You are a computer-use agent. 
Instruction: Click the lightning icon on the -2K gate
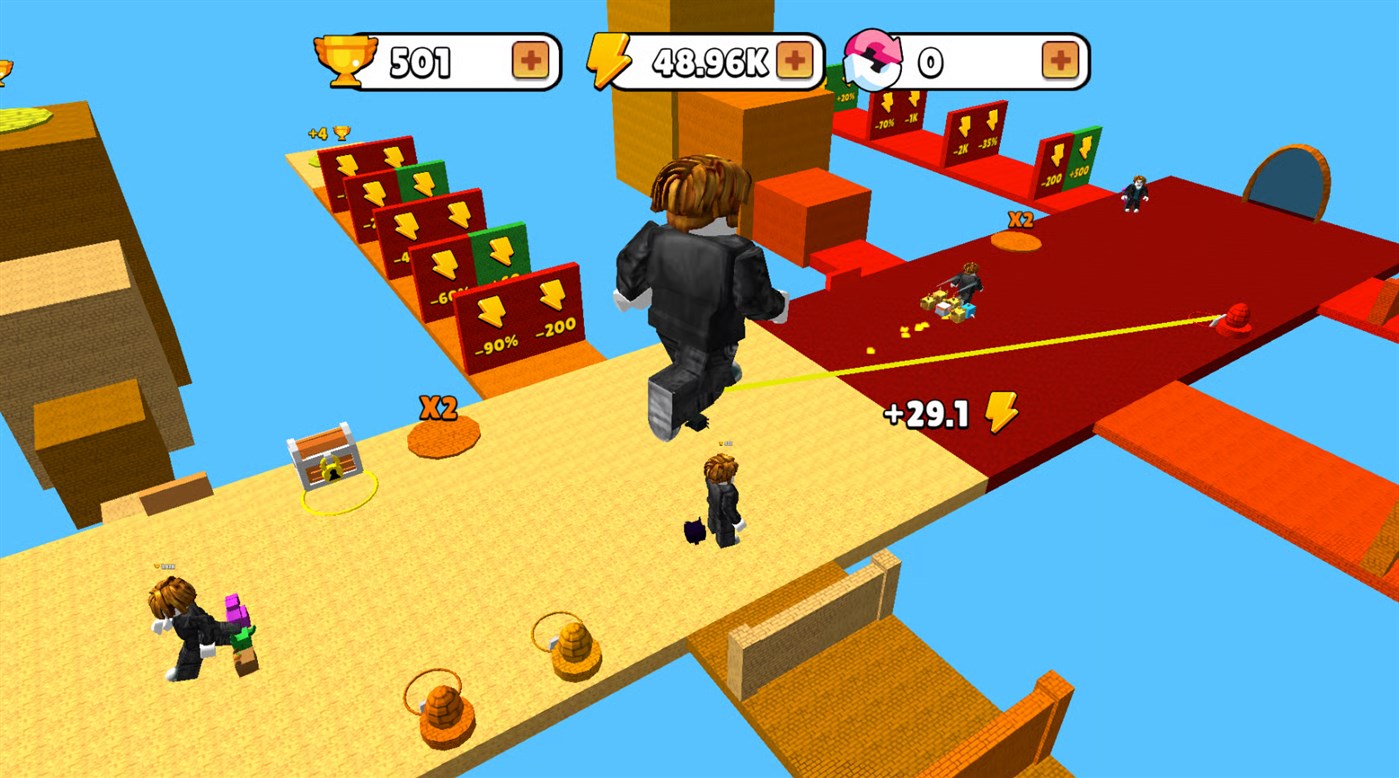coord(965,126)
